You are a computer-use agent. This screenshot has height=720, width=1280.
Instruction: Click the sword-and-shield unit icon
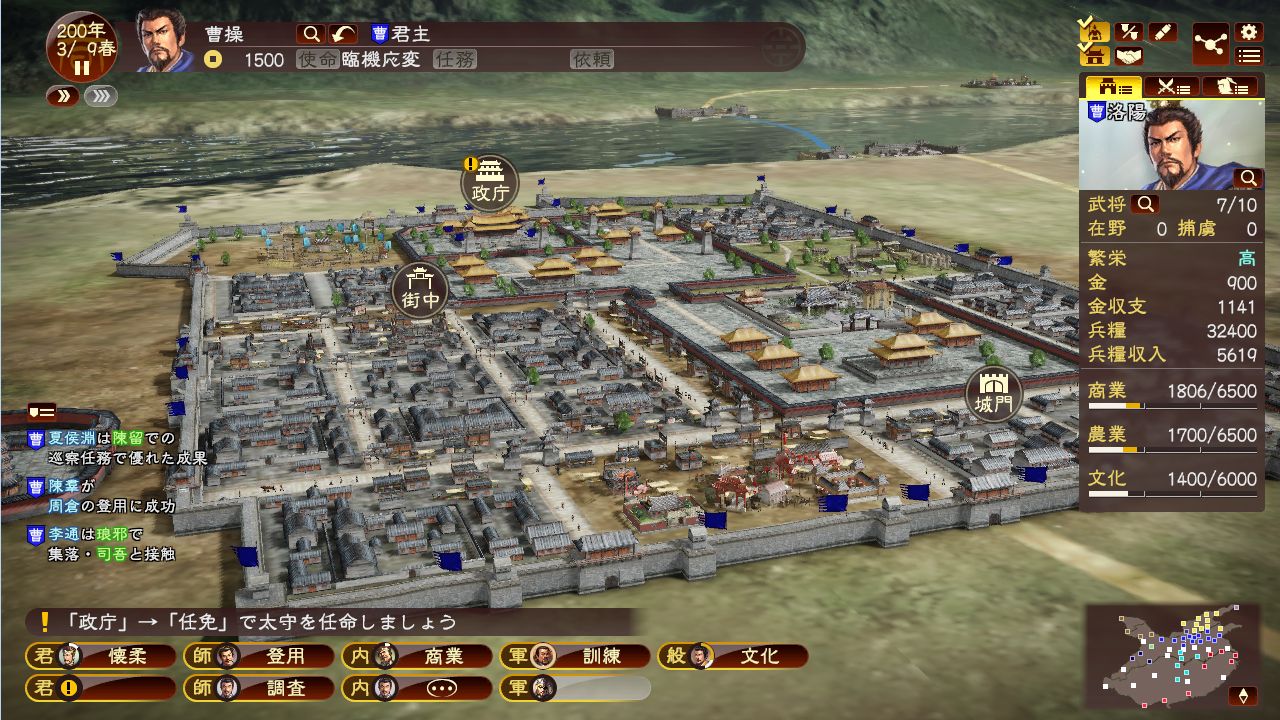(x=1128, y=31)
